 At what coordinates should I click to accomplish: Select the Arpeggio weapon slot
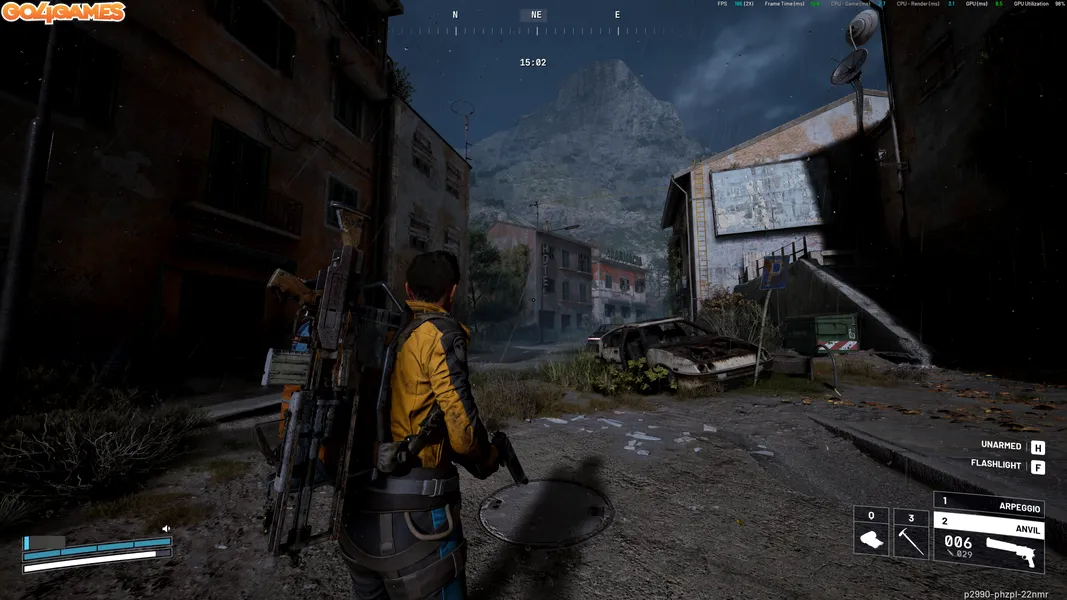989,503
